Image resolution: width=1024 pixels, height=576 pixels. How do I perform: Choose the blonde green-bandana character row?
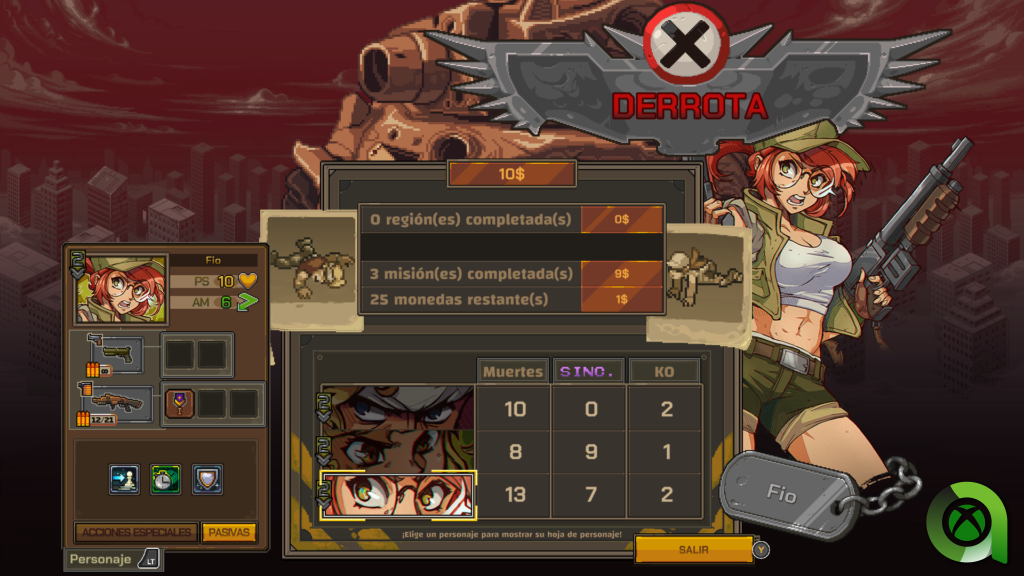pyautogui.click(x=397, y=451)
